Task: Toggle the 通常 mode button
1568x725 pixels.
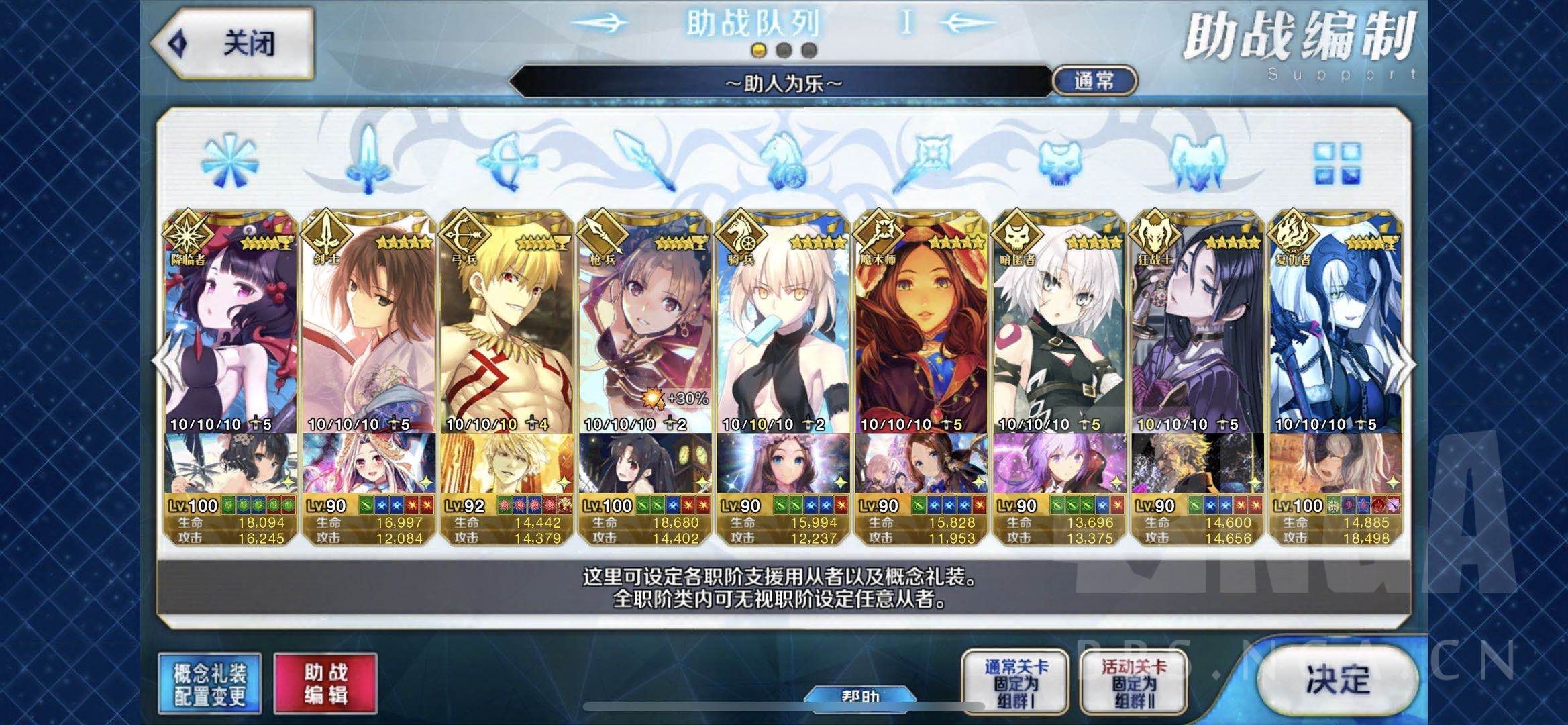Action: coord(1094,81)
